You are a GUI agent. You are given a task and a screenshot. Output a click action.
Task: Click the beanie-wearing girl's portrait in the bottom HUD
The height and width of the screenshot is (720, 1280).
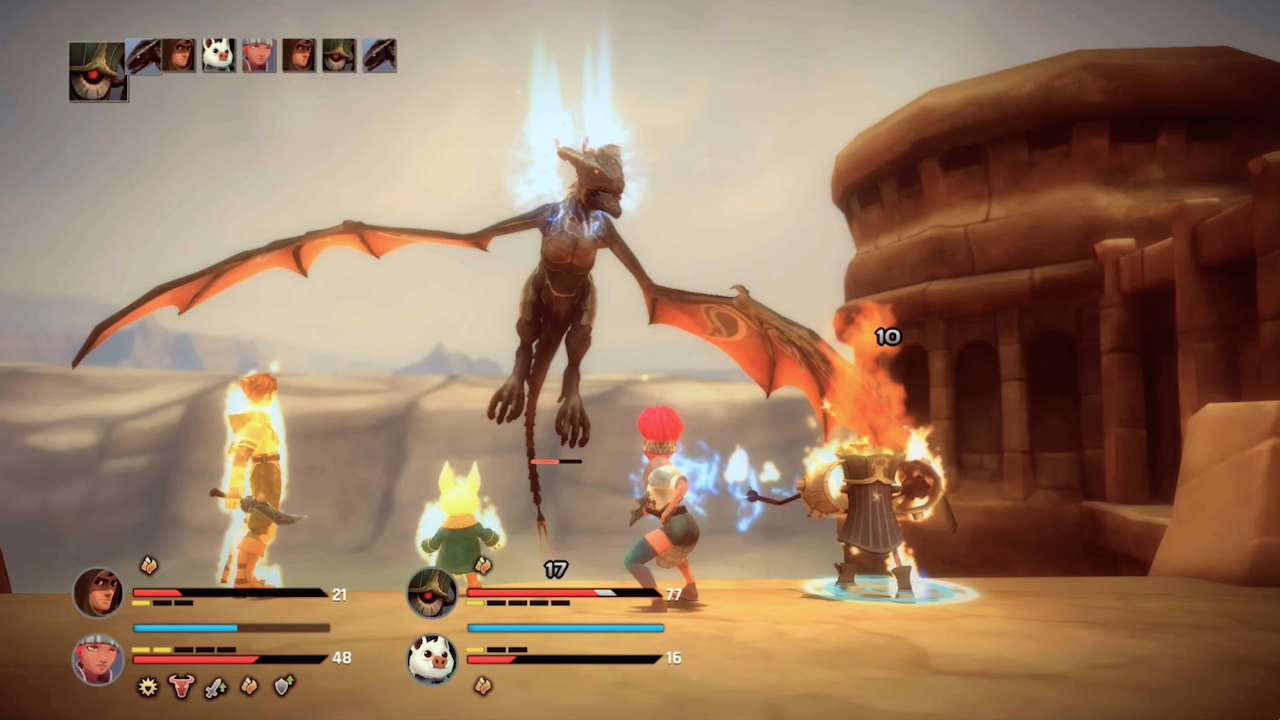pos(97,658)
